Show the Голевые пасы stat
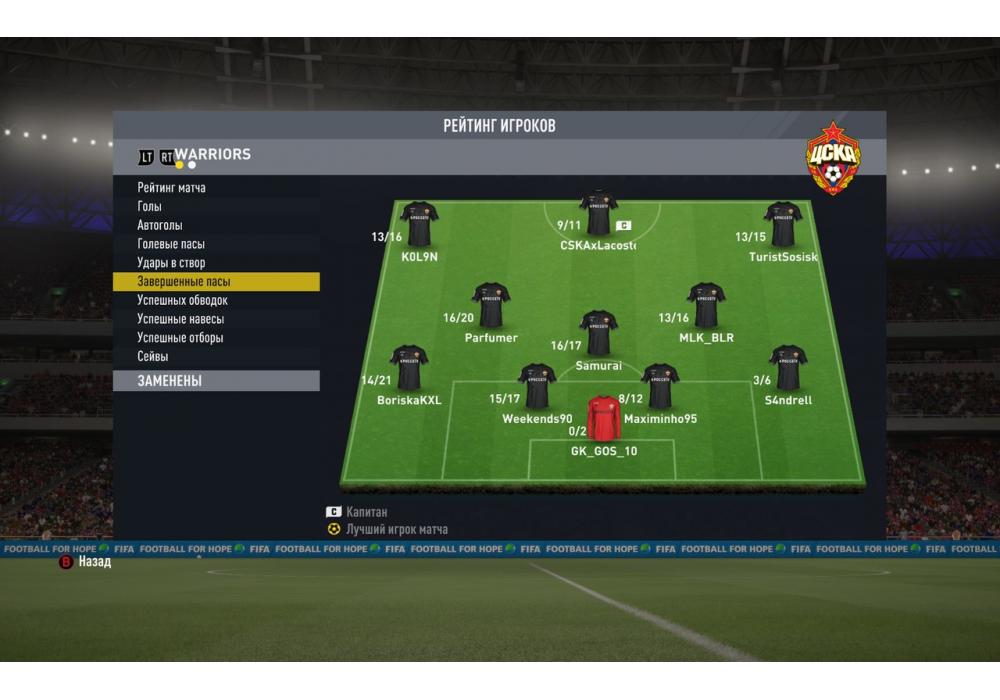1000x700 pixels. [x=171, y=244]
